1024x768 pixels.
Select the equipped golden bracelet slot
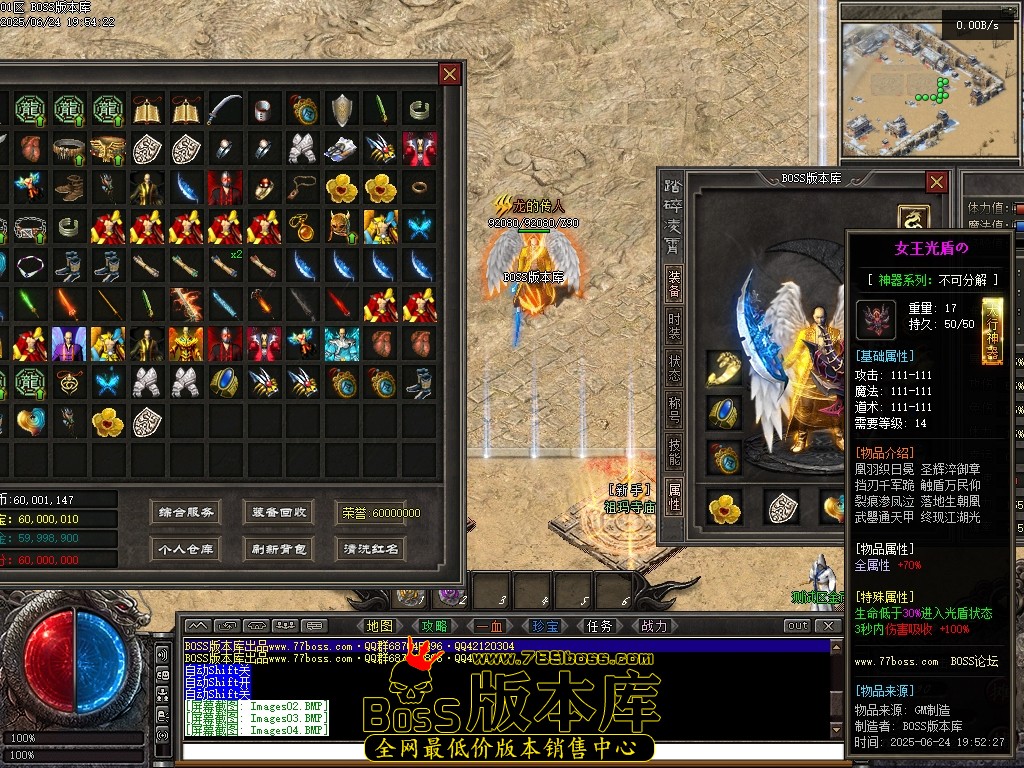click(x=724, y=368)
